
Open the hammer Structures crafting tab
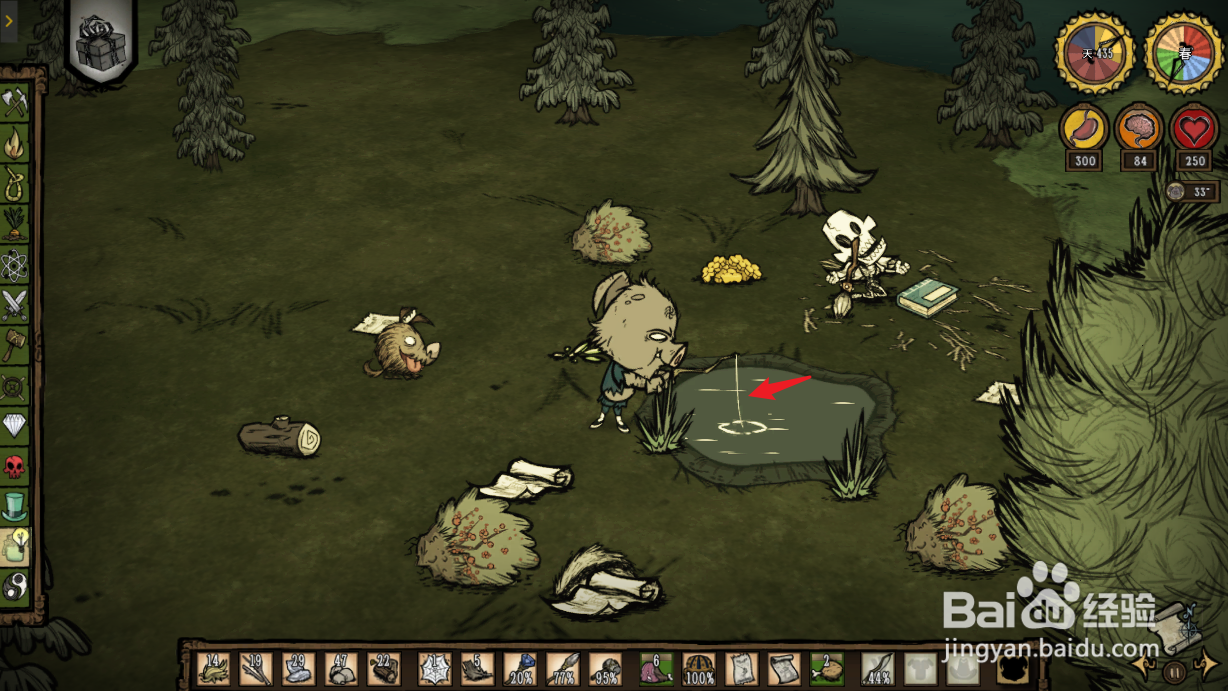click(15, 346)
